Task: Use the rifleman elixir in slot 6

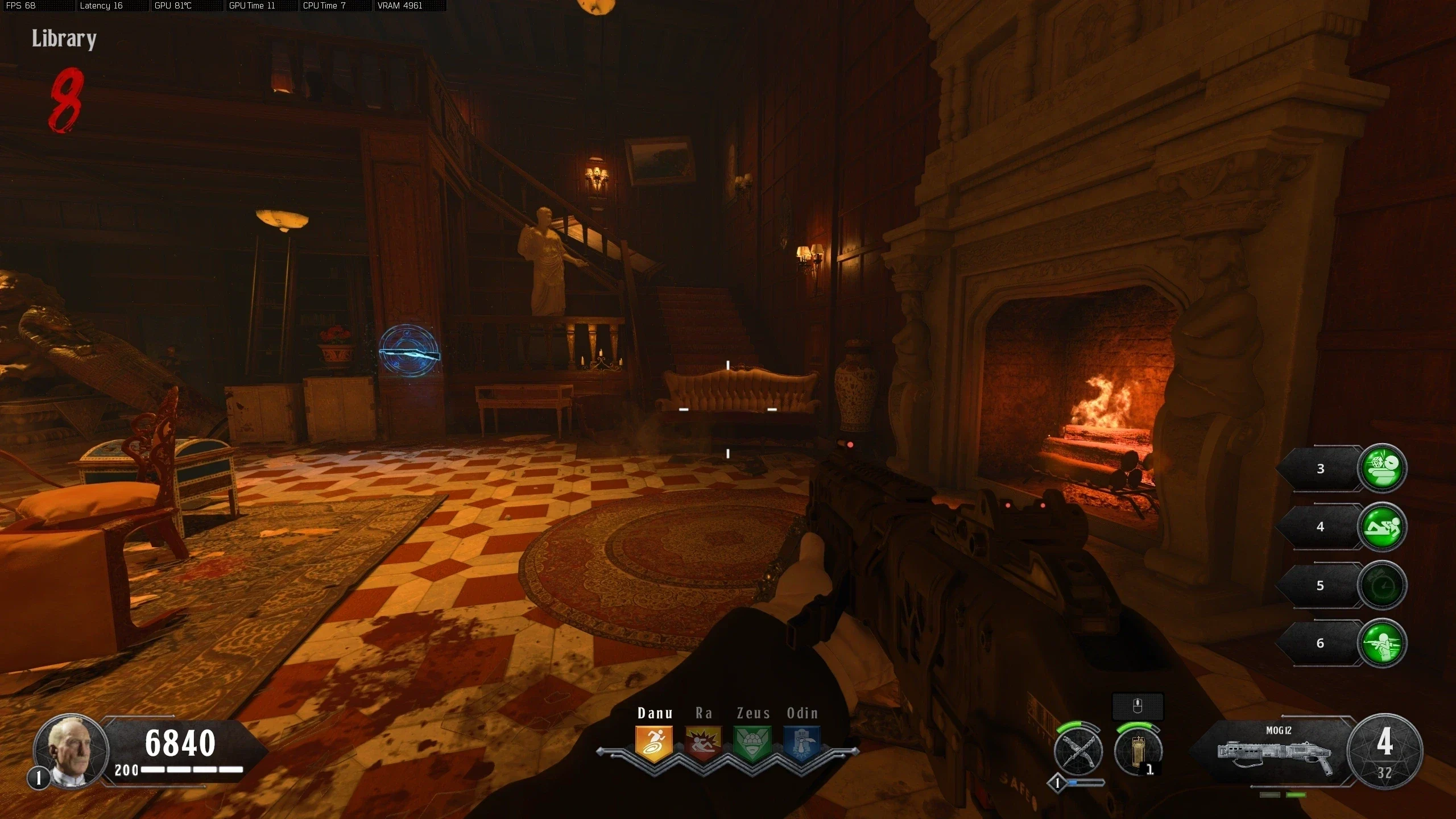Action: click(x=1382, y=643)
